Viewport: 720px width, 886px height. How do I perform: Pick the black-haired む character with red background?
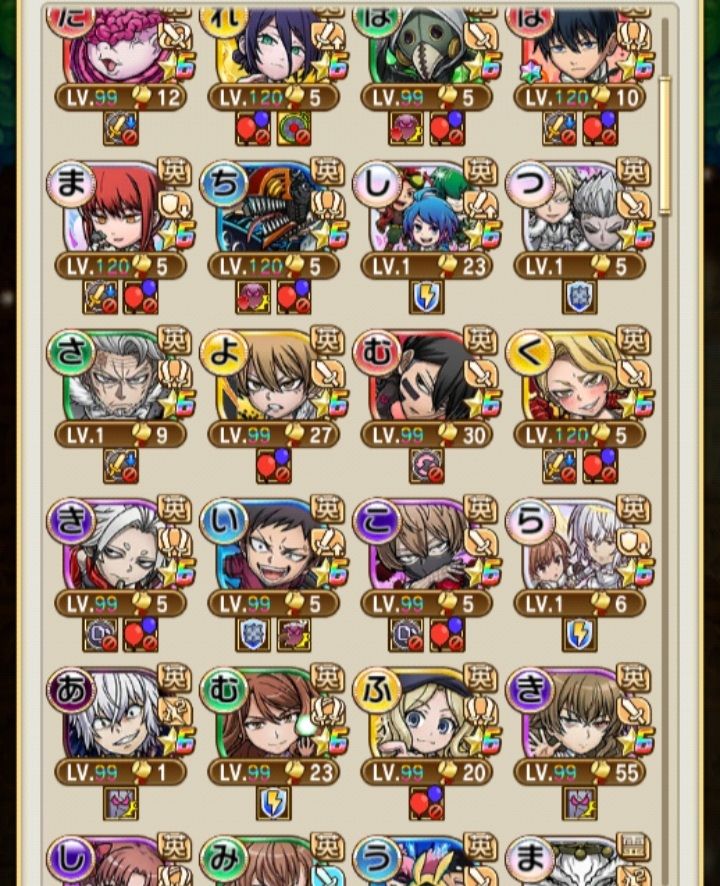(426, 378)
